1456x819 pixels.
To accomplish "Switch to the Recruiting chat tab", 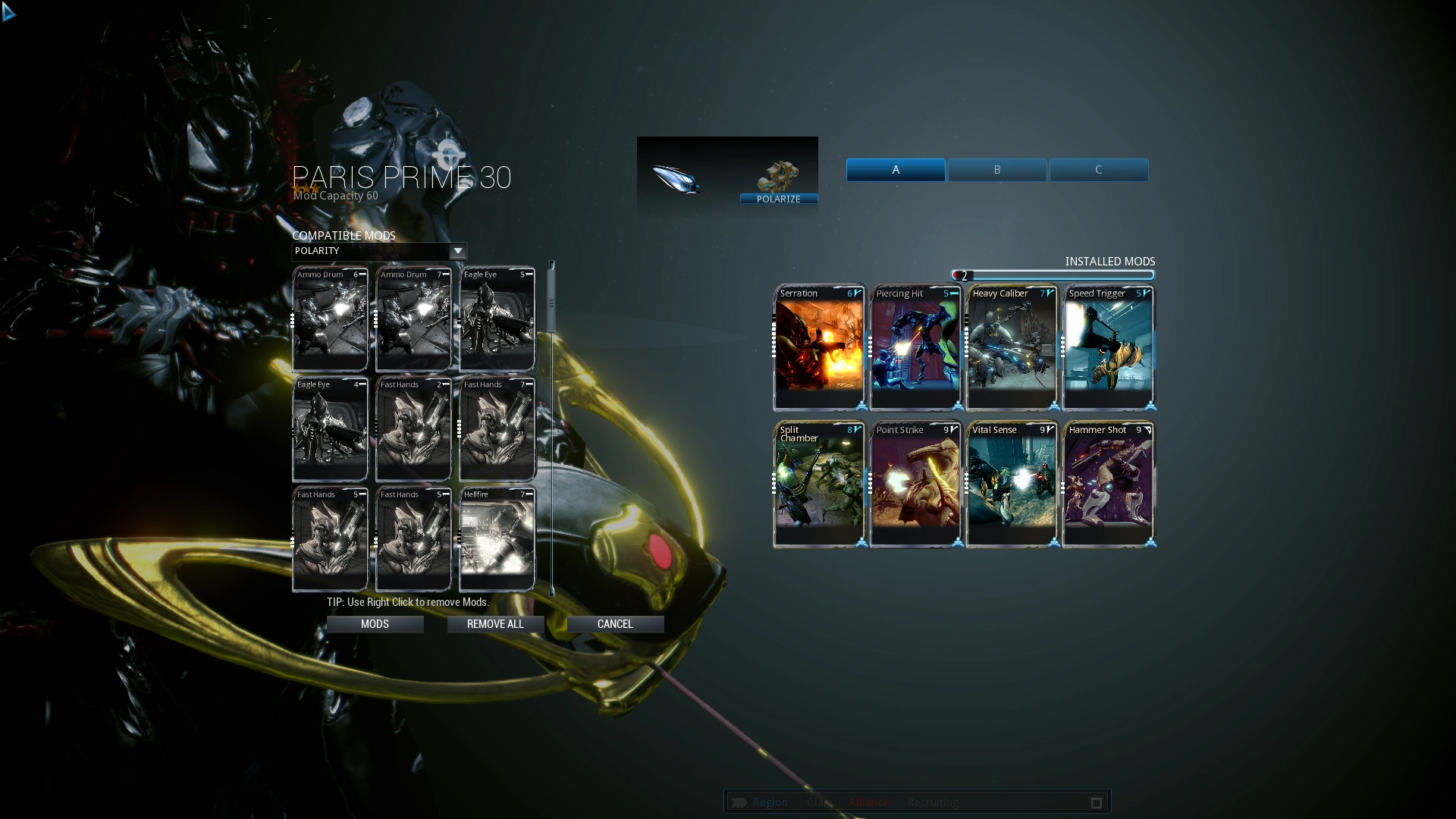I will [932, 802].
